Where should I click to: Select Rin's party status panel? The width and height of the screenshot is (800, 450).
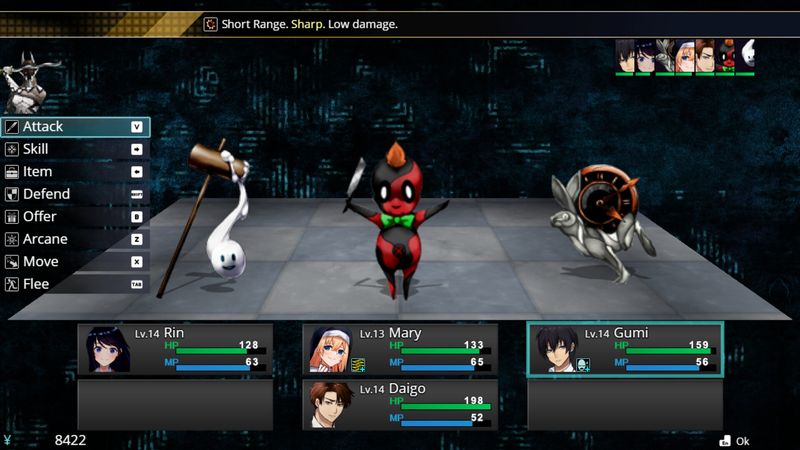pos(175,349)
